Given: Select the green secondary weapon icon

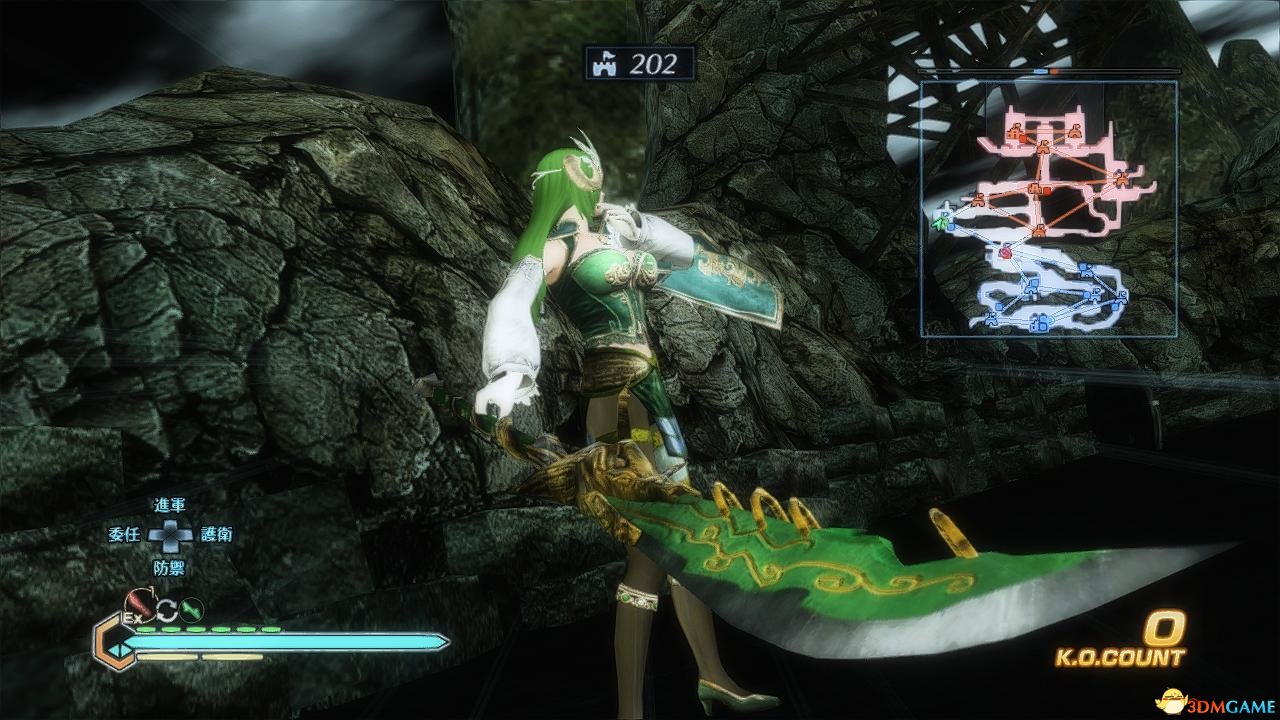Looking at the screenshot, I should click(x=190, y=606).
